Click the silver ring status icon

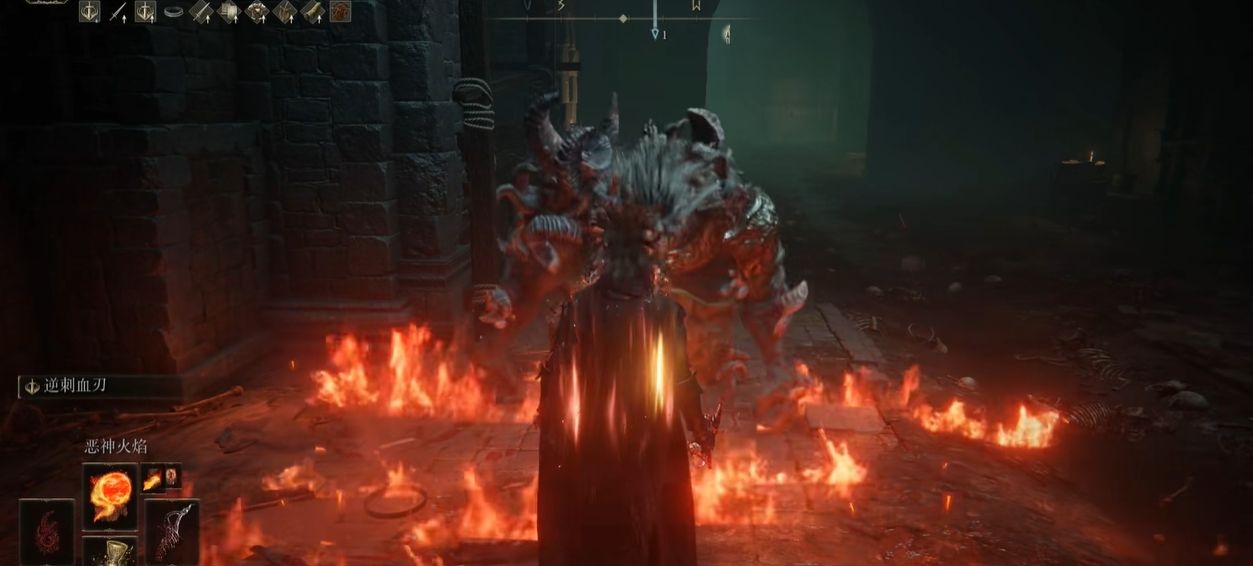click(174, 12)
